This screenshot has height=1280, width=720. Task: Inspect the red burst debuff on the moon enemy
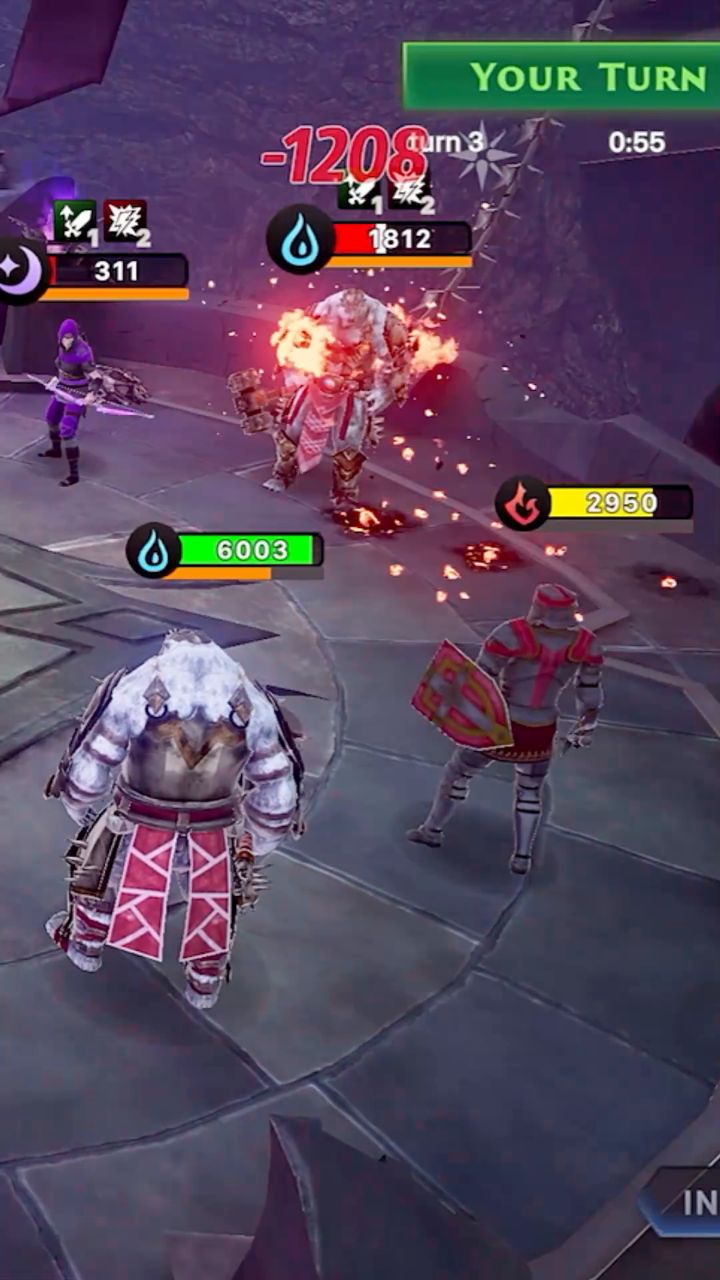click(125, 221)
